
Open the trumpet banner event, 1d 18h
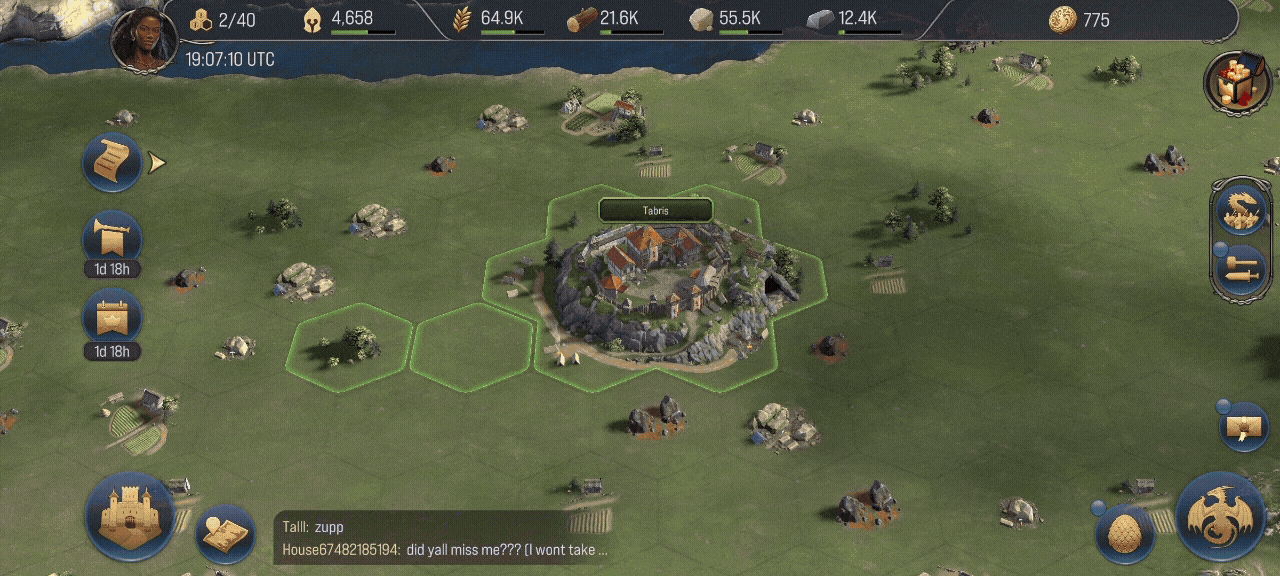click(x=111, y=240)
